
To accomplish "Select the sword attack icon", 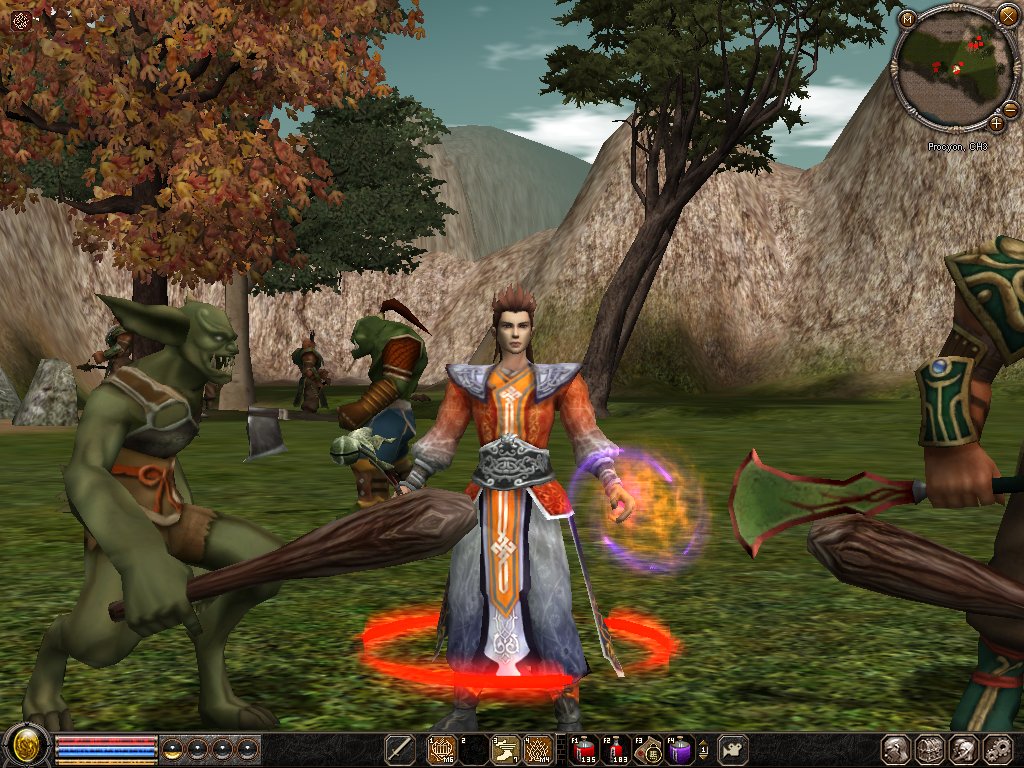I will tap(400, 749).
